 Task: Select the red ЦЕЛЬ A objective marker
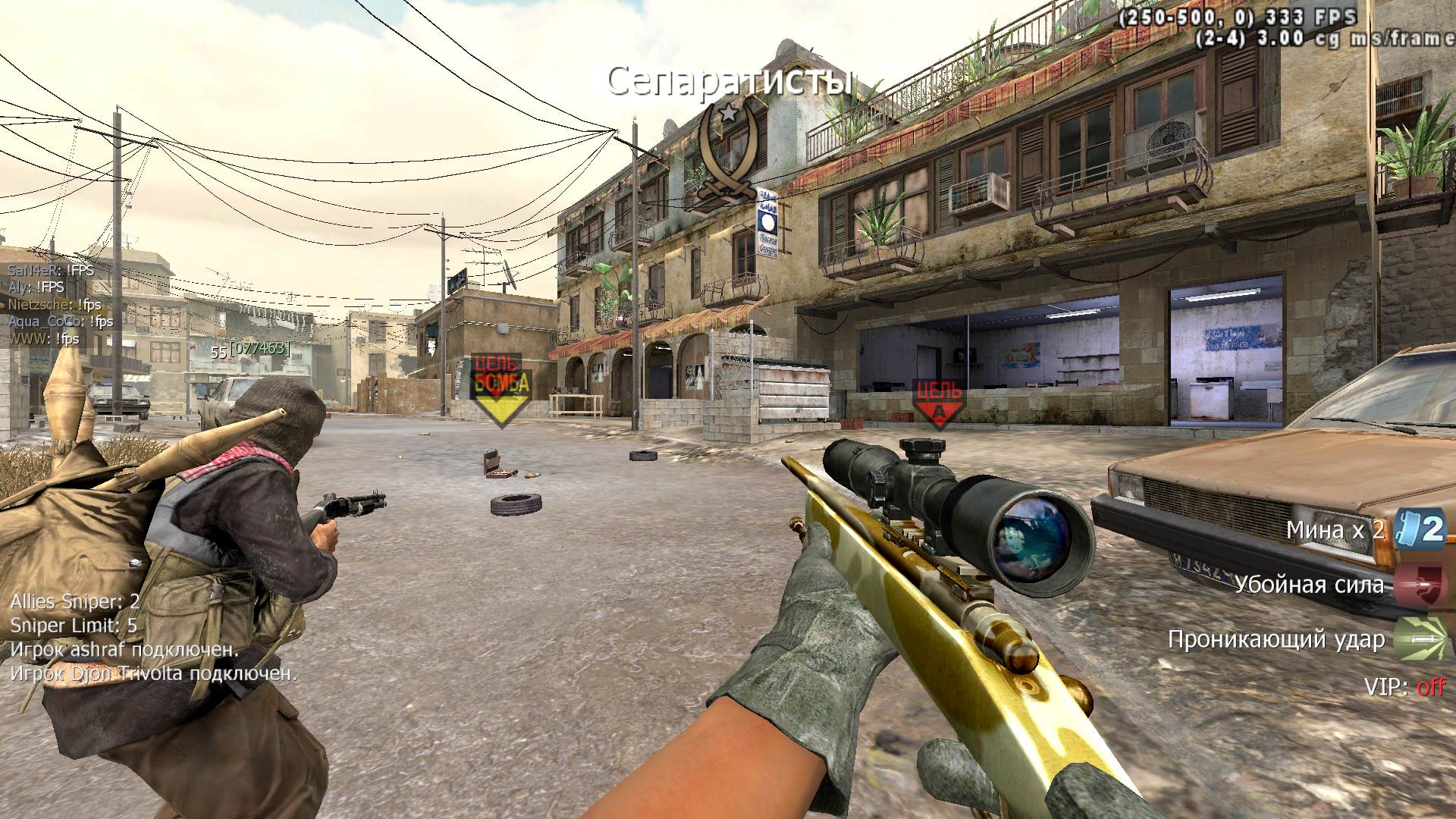(939, 403)
